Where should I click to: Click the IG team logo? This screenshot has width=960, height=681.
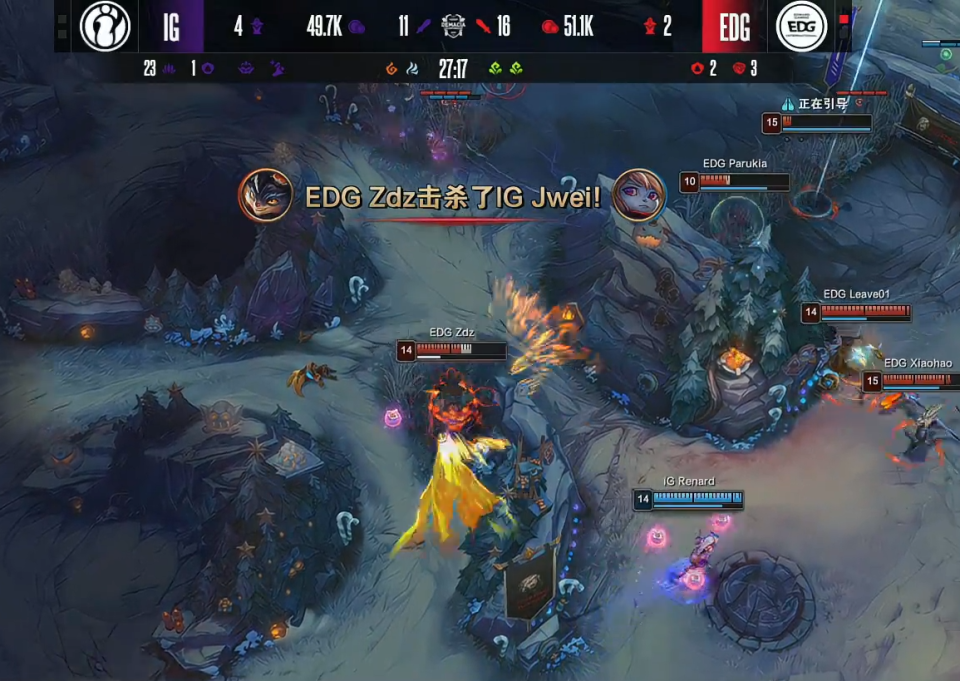pyautogui.click(x=105, y=26)
